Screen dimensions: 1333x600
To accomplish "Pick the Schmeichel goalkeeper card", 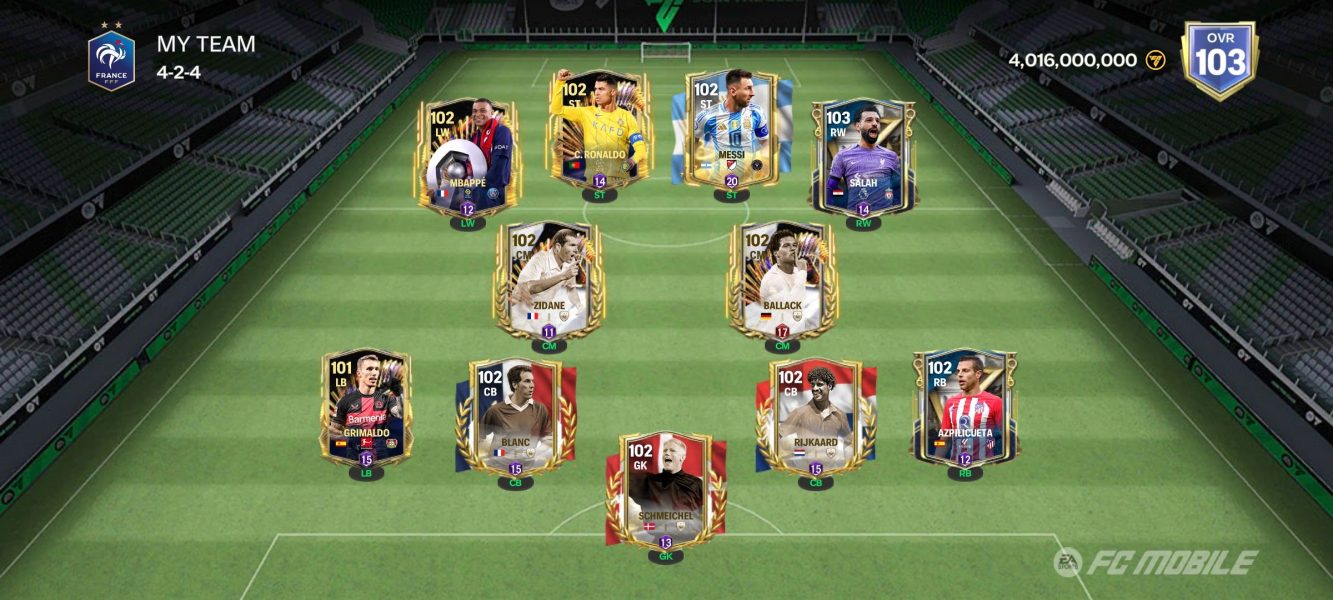I will tap(666, 490).
